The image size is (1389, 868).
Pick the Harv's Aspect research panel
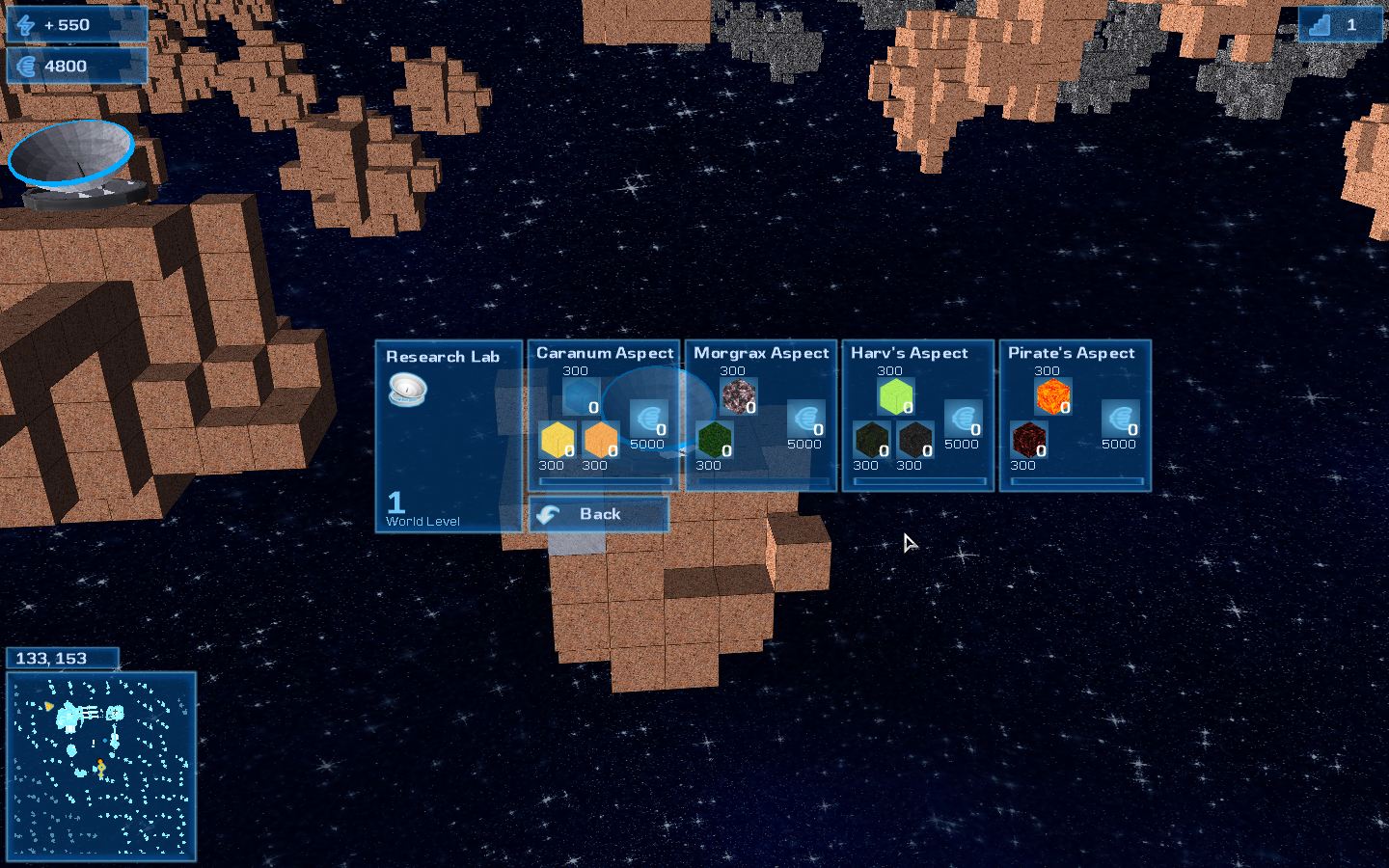click(918, 416)
